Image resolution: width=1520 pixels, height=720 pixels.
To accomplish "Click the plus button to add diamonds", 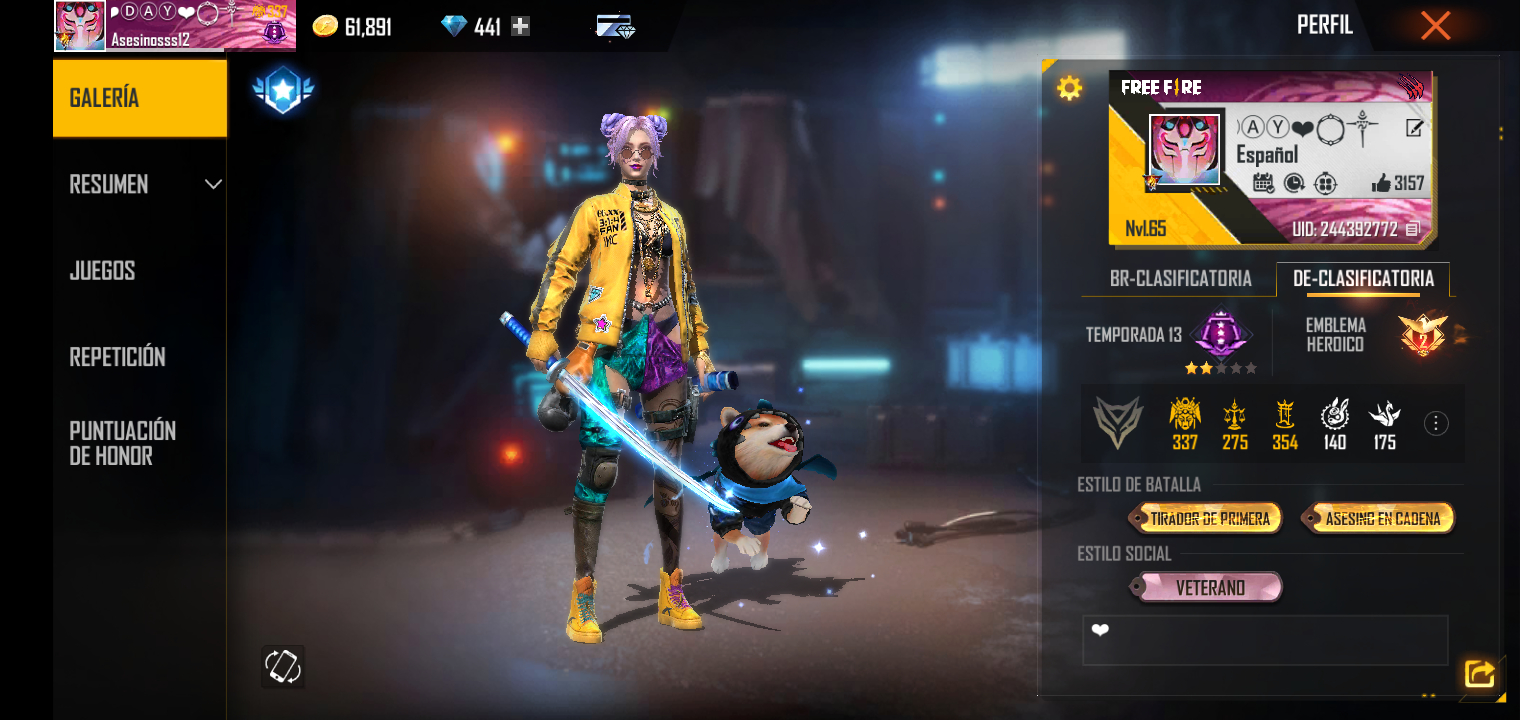I will tap(520, 27).
